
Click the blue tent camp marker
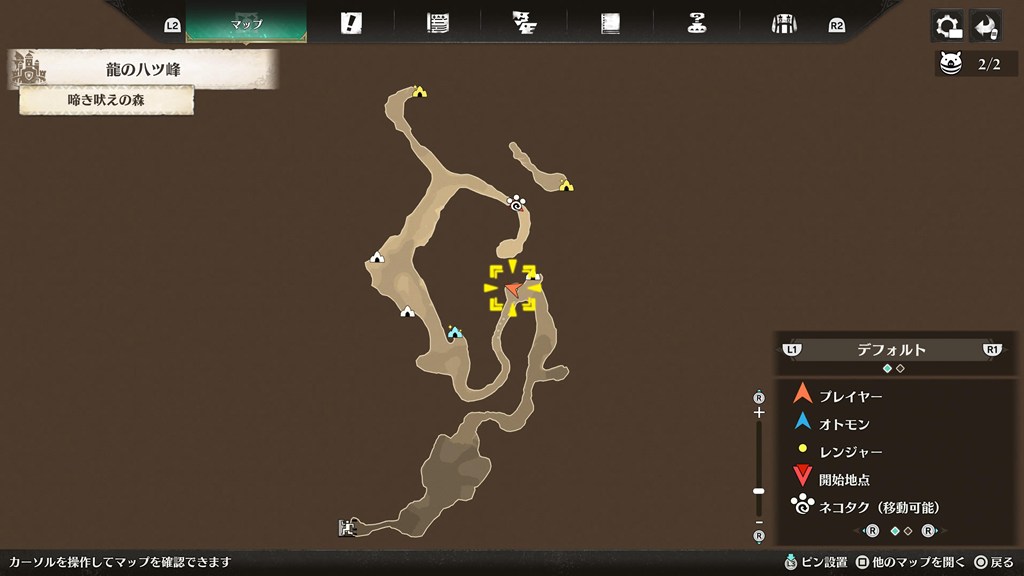pyautogui.click(x=455, y=332)
